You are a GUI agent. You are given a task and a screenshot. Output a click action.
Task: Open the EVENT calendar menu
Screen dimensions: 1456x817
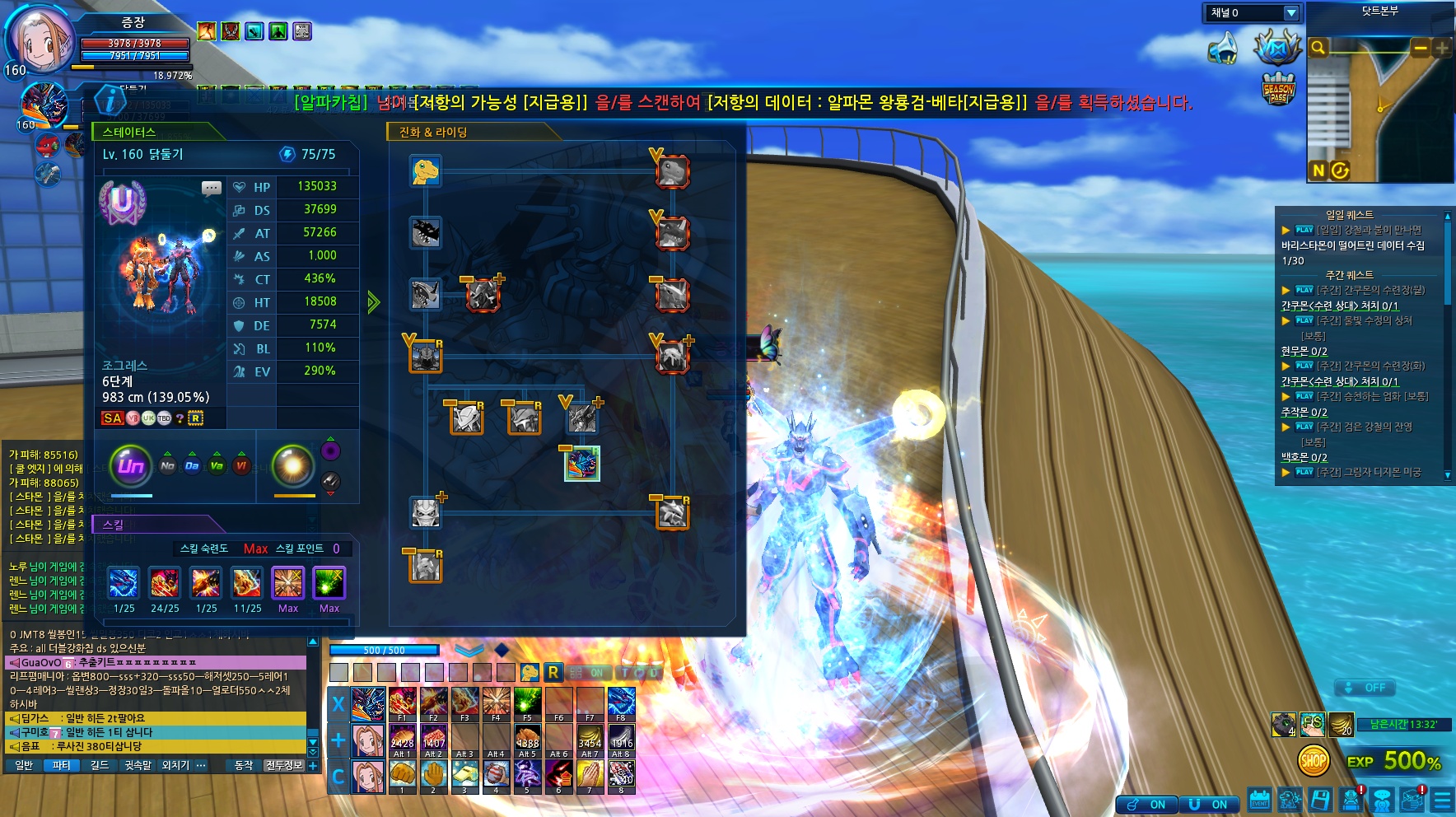click(x=1259, y=799)
